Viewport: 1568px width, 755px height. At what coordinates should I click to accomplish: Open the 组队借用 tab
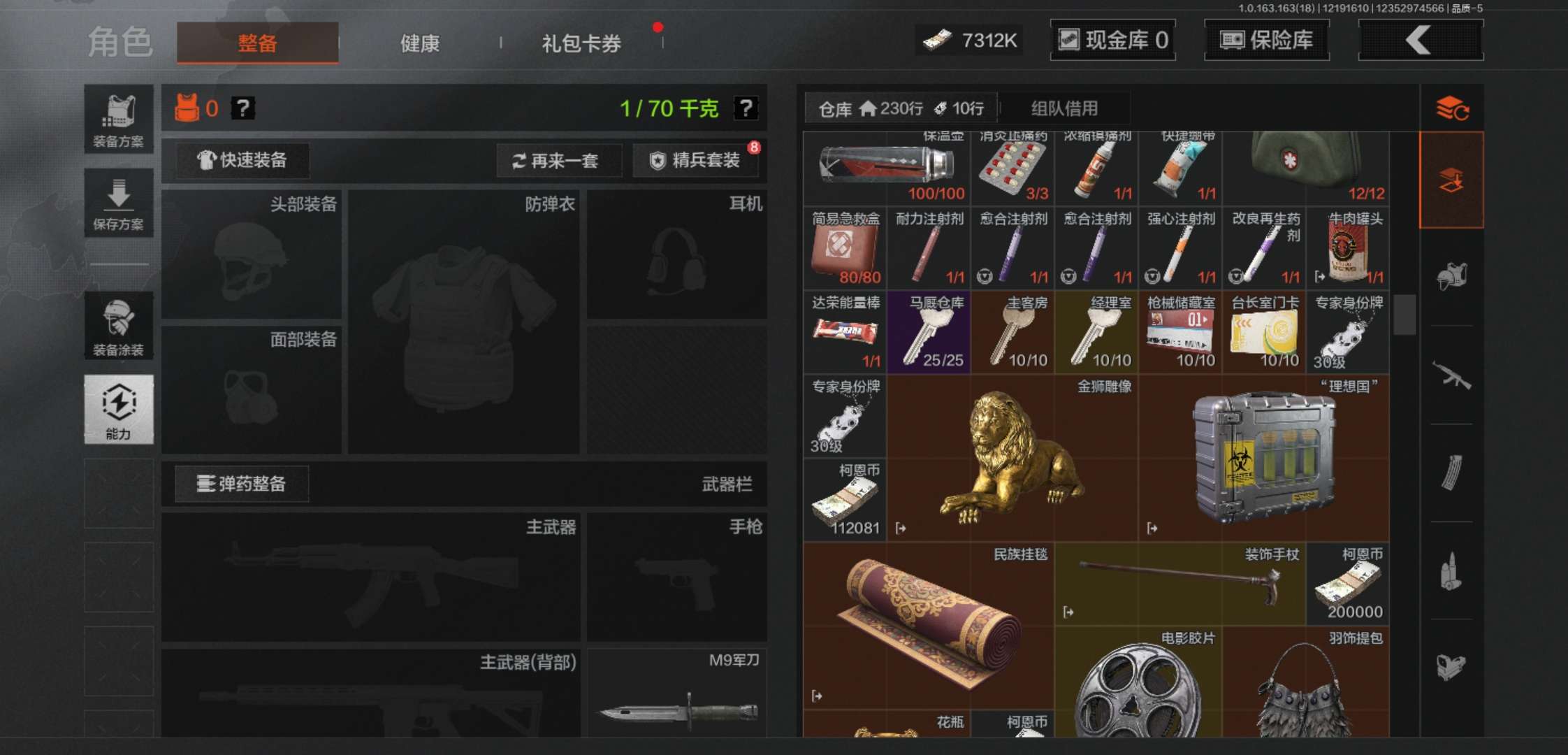click(1065, 108)
